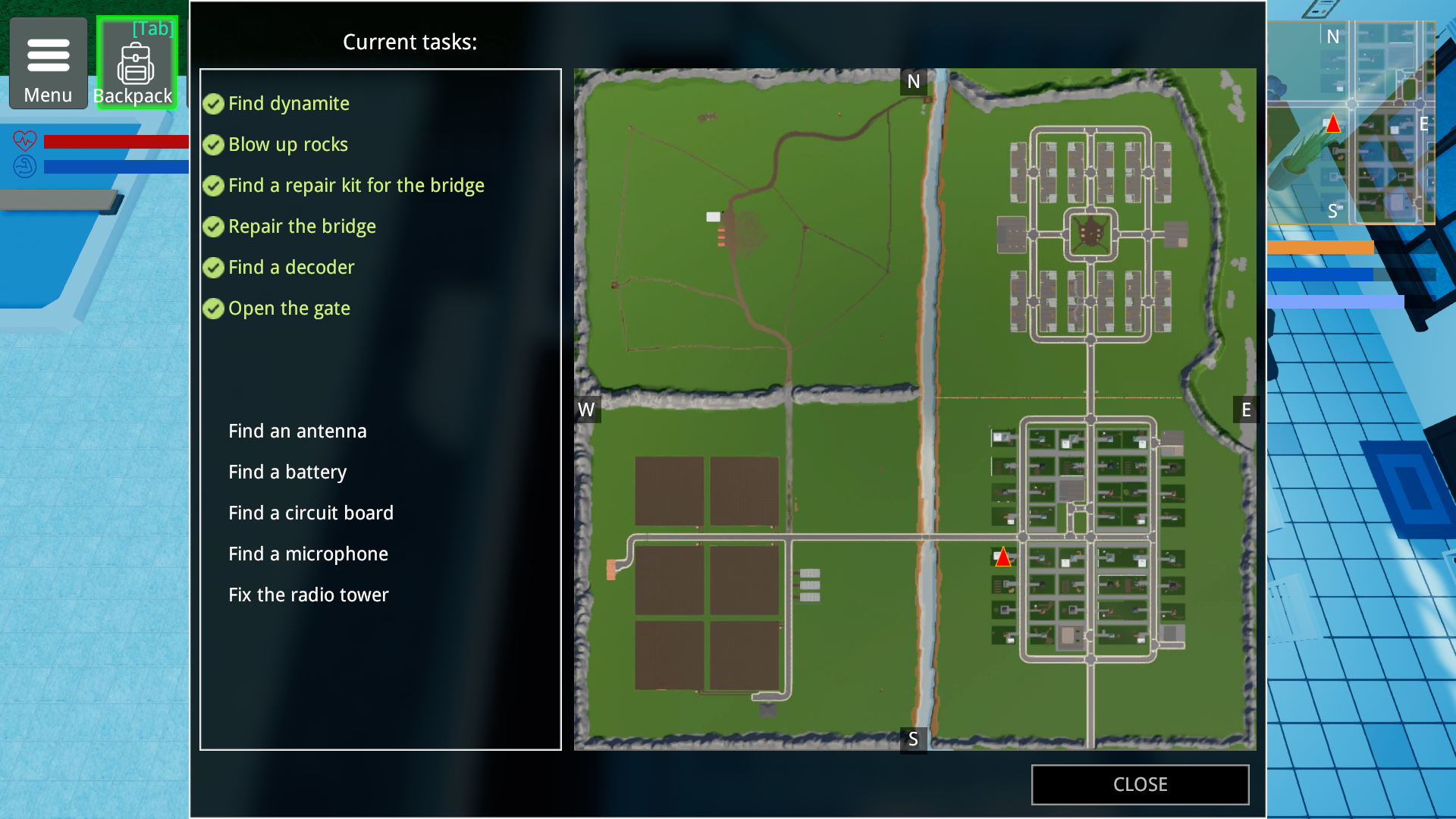The image size is (1456, 819).
Task: Click the checkmark beside Open the gate
Action: tap(213, 308)
